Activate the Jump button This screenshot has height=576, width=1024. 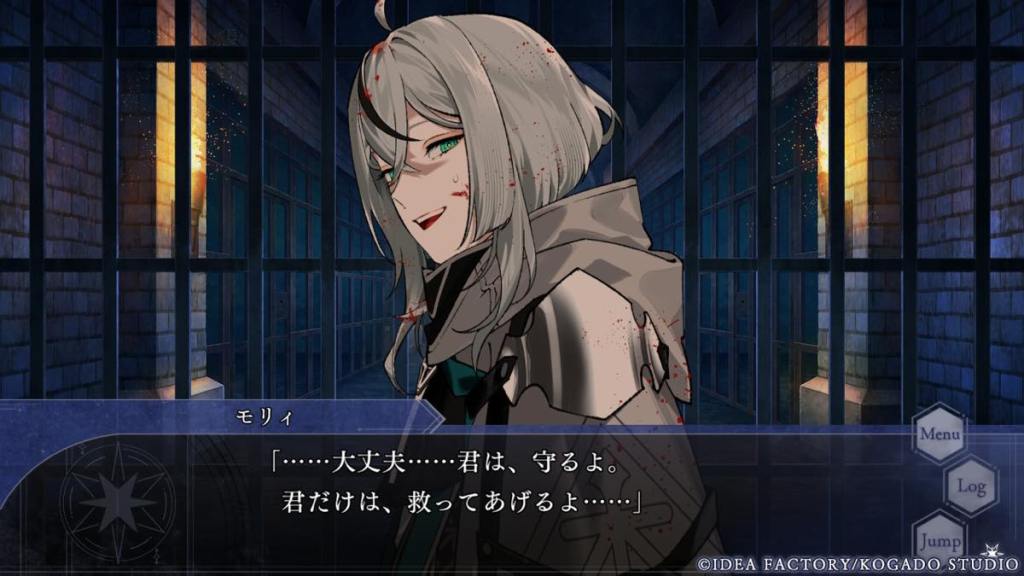tap(940, 538)
